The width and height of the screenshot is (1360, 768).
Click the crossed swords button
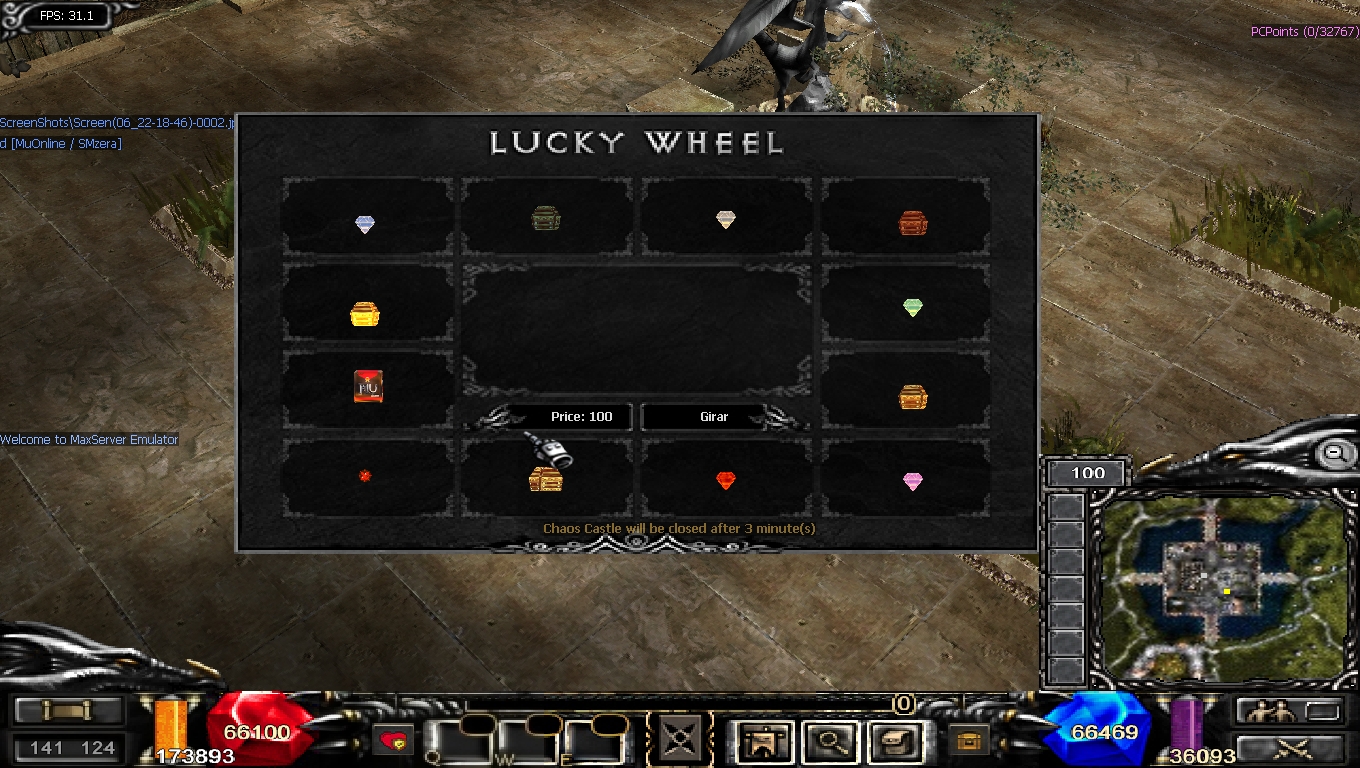coord(1288,748)
